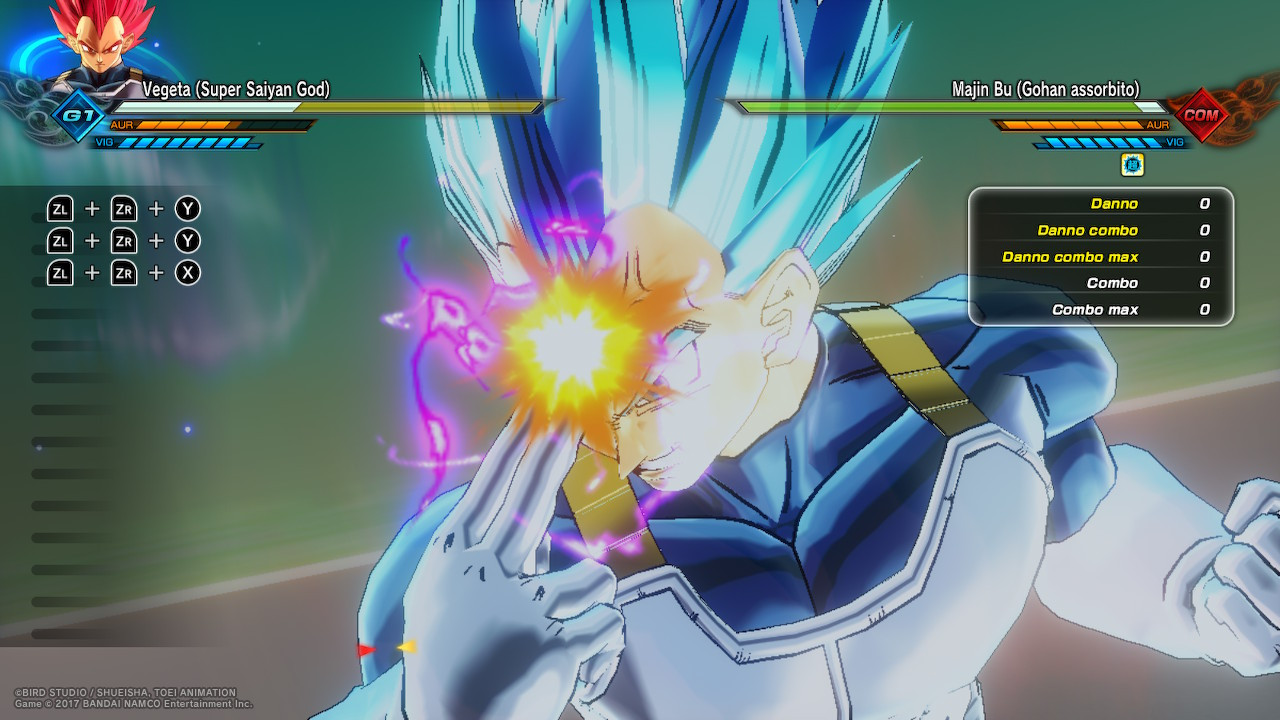Collapse the damage statistics panel
1280x720 pixels.
point(1100,256)
